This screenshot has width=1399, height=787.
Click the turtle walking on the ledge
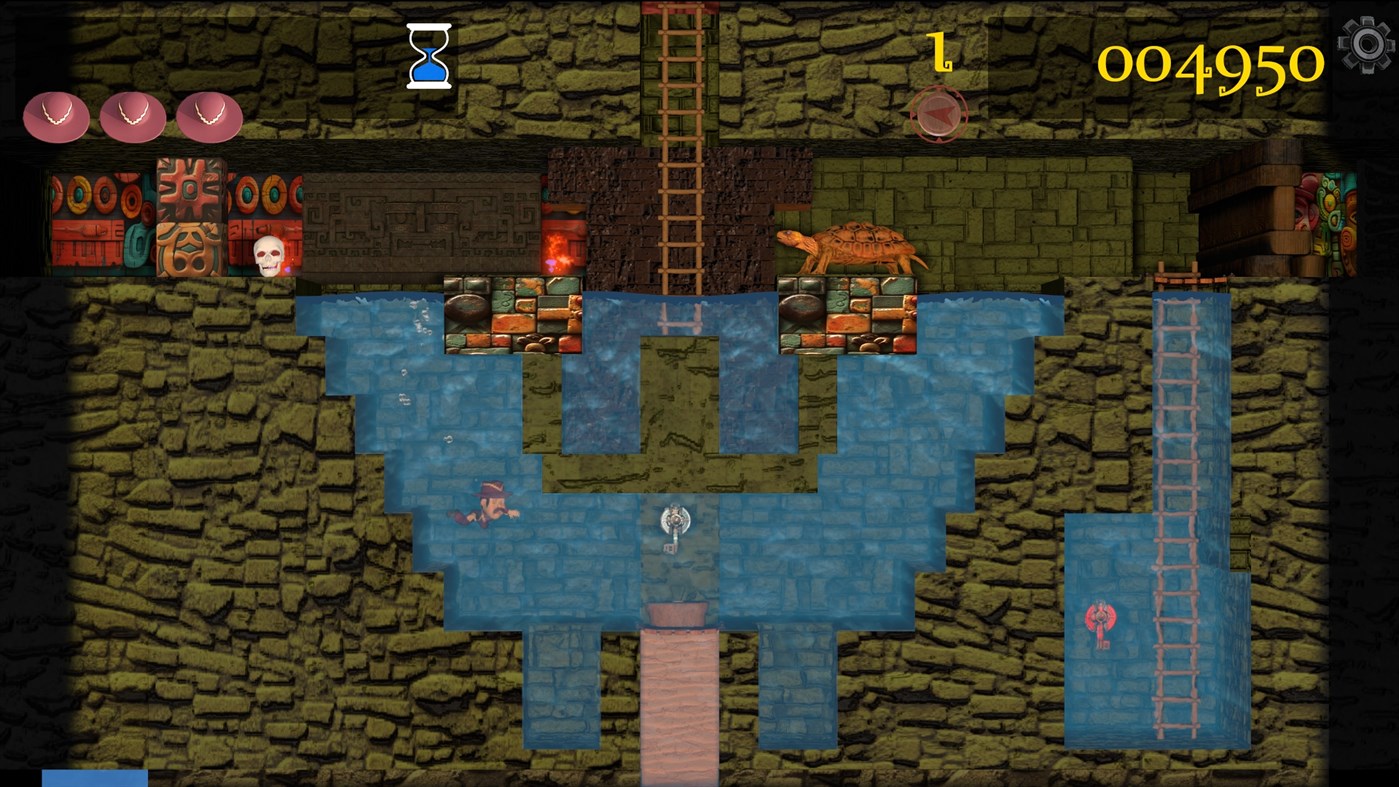point(852,247)
